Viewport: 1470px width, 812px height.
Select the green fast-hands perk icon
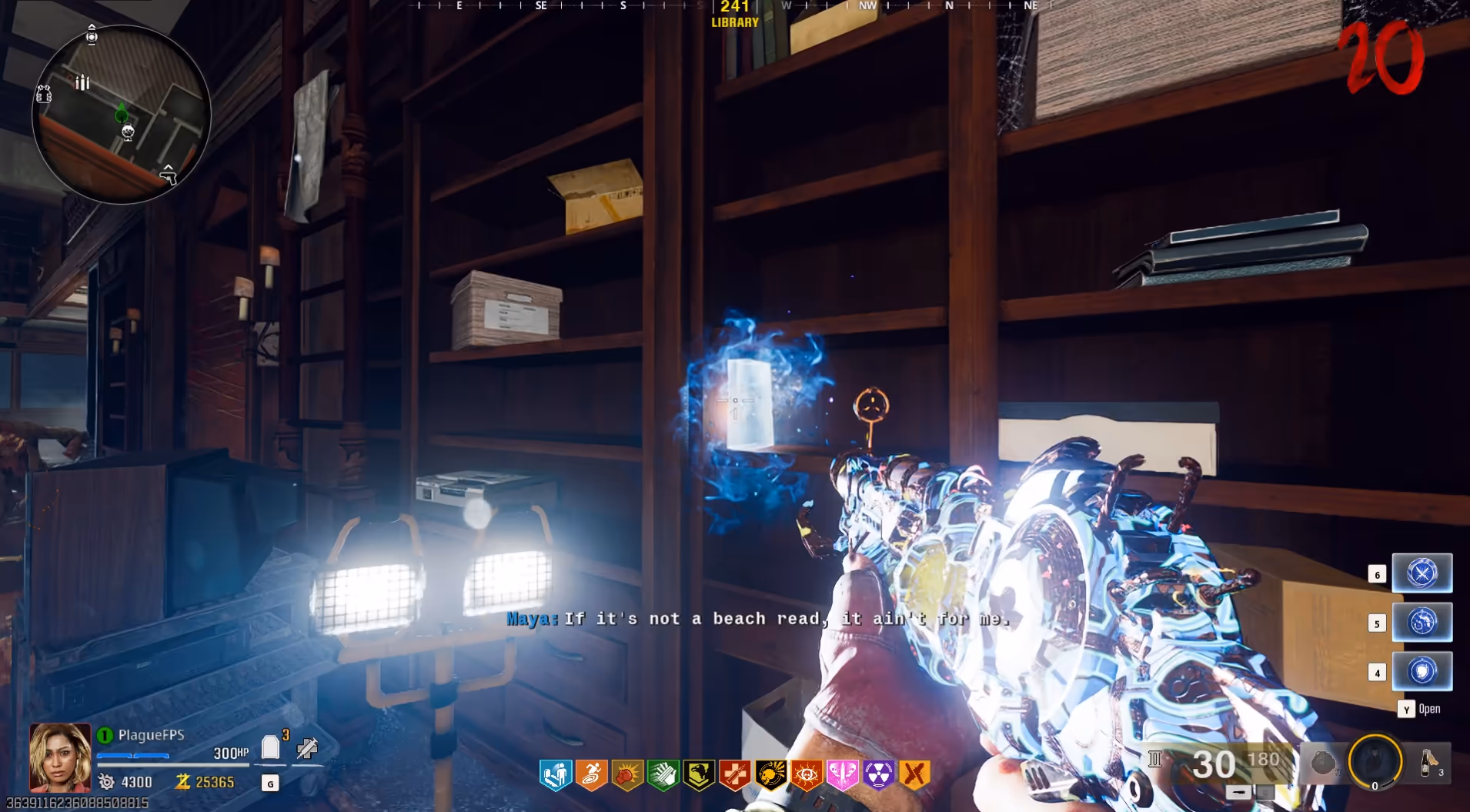pos(663,775)
